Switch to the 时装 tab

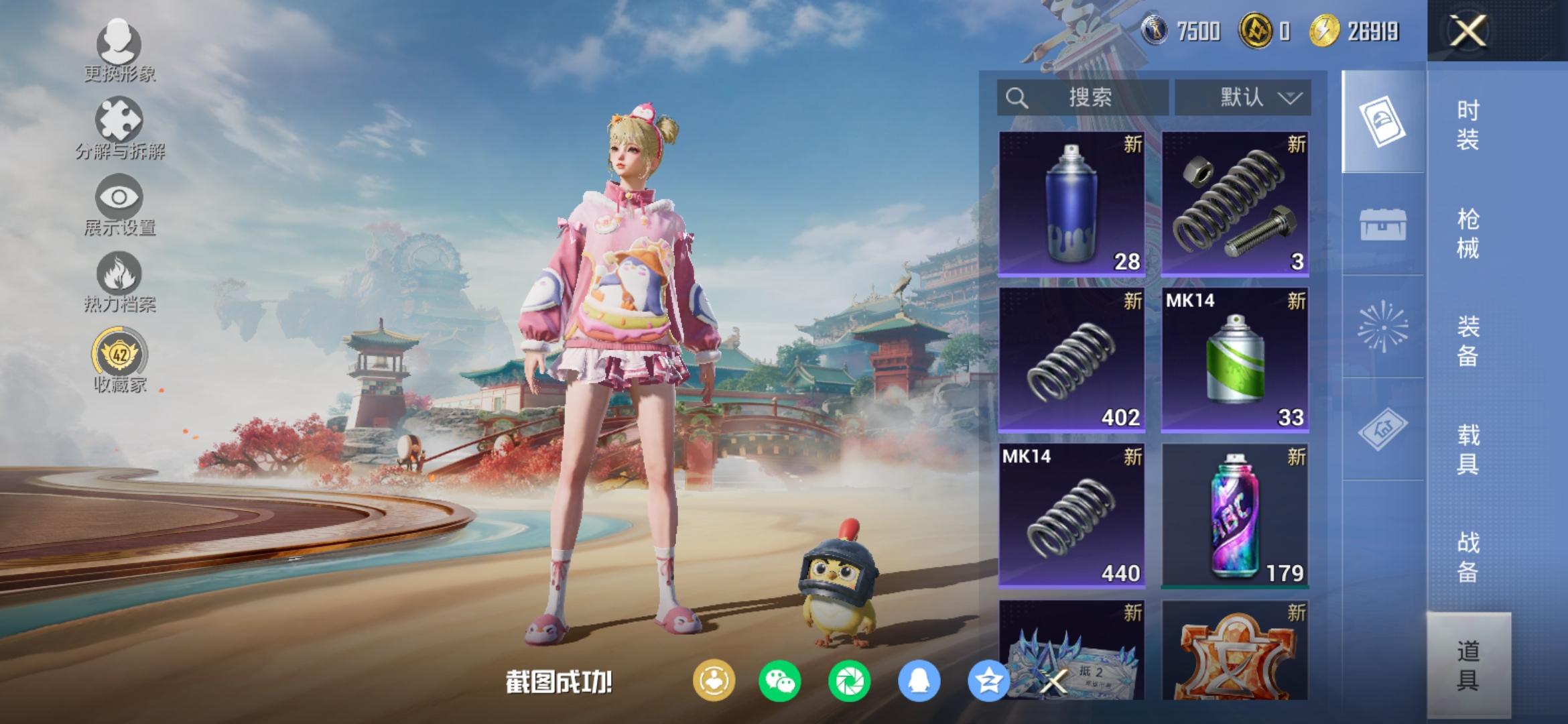pyautogui.click(x=1467, y=125)
